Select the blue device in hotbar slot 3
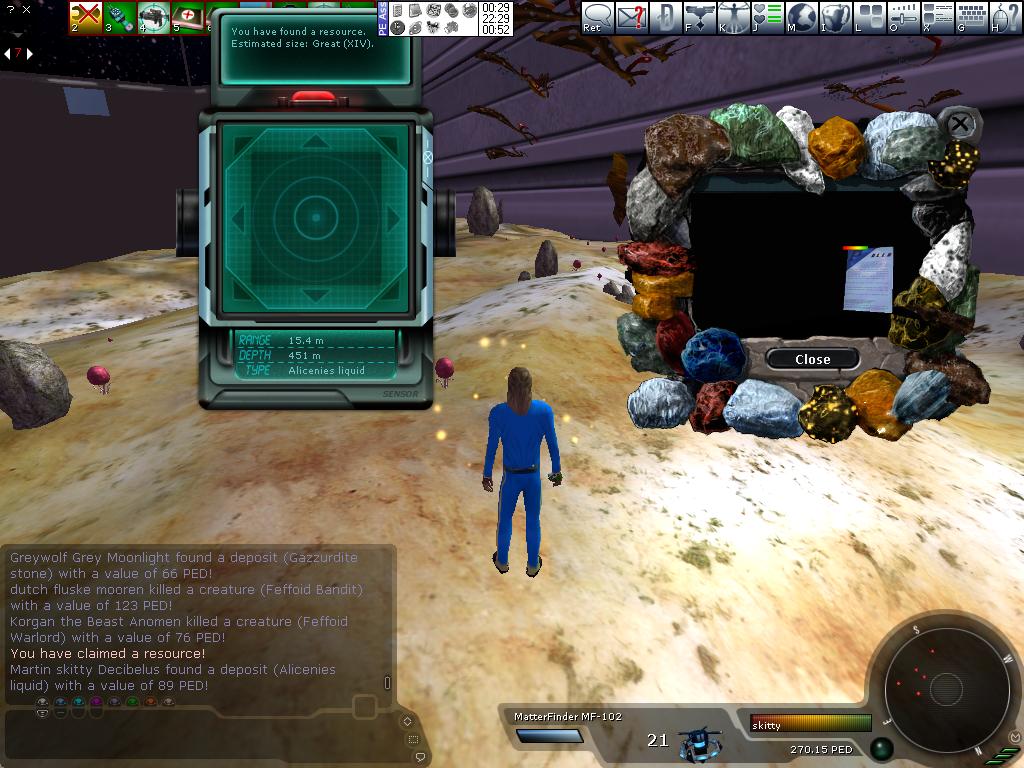This screenshot has width=1024, height=768. 120,17
